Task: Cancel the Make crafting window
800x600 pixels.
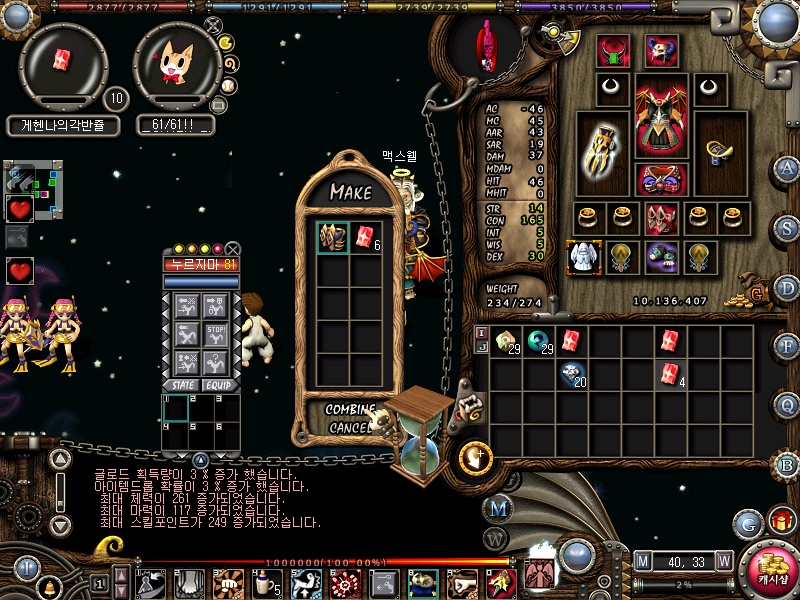Action: (347, 428)
